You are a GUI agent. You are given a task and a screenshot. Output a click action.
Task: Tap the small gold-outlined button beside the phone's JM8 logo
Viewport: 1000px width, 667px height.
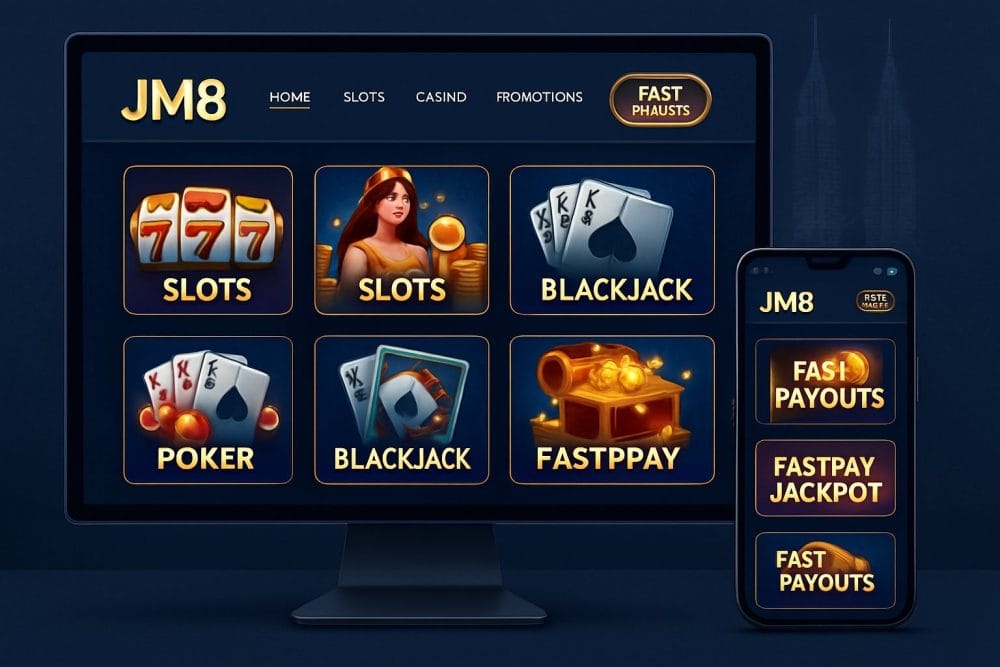(875, 301)
